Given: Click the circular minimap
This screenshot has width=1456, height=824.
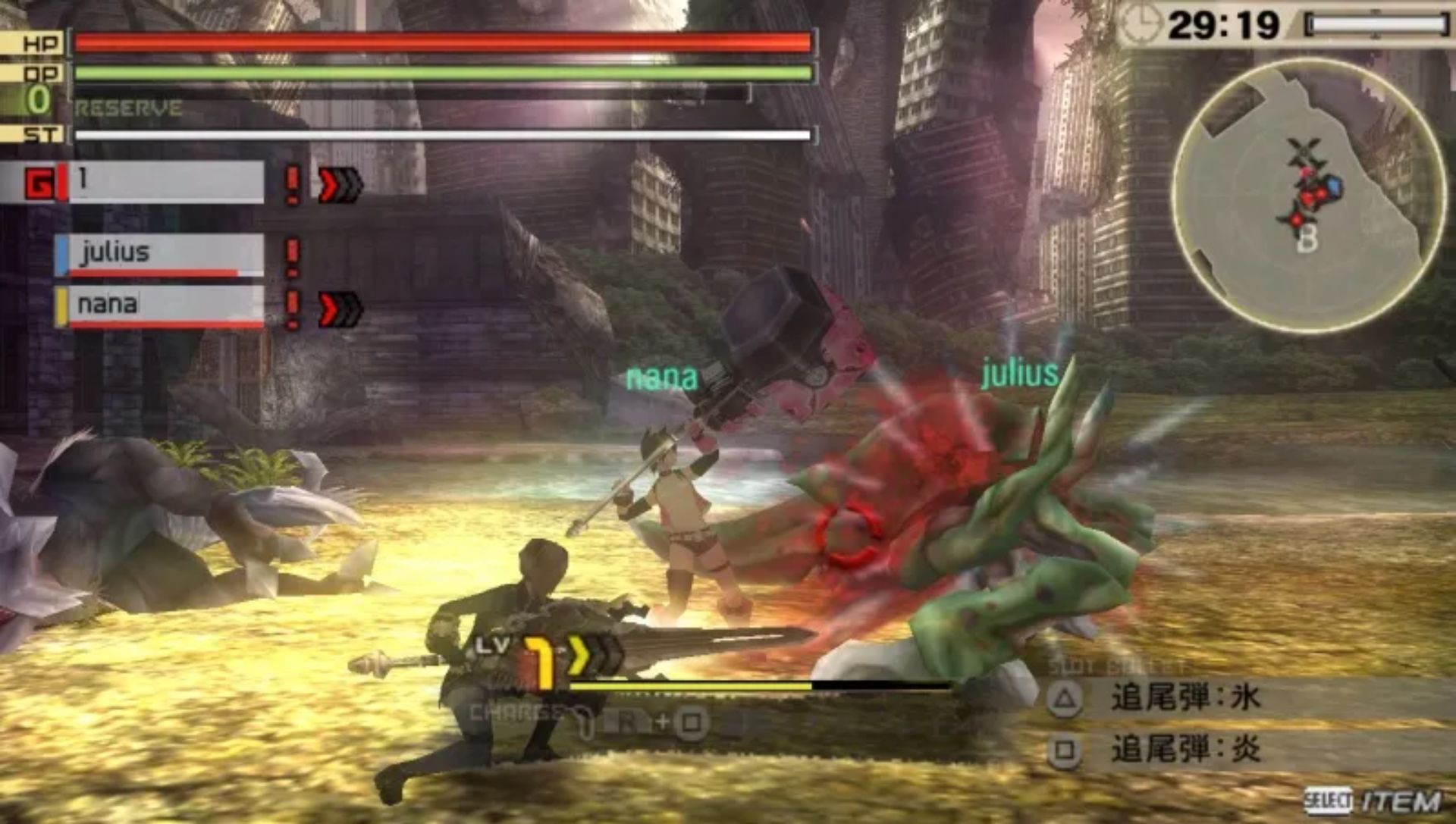Looking at the screenshot, I should pos(1307,196).
